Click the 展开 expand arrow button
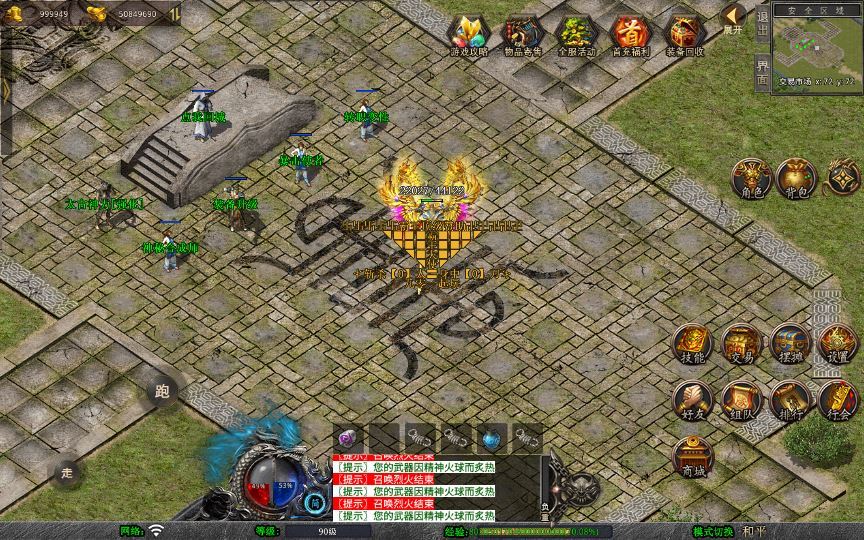Image resolution: width=864 pixels, height=540 pixels. (x=734, y=18)
